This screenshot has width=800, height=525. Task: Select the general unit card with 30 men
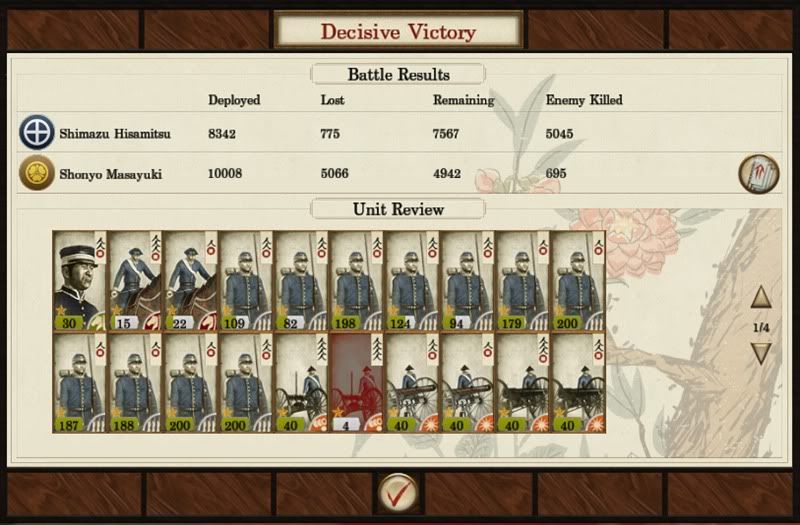(80, 280)
